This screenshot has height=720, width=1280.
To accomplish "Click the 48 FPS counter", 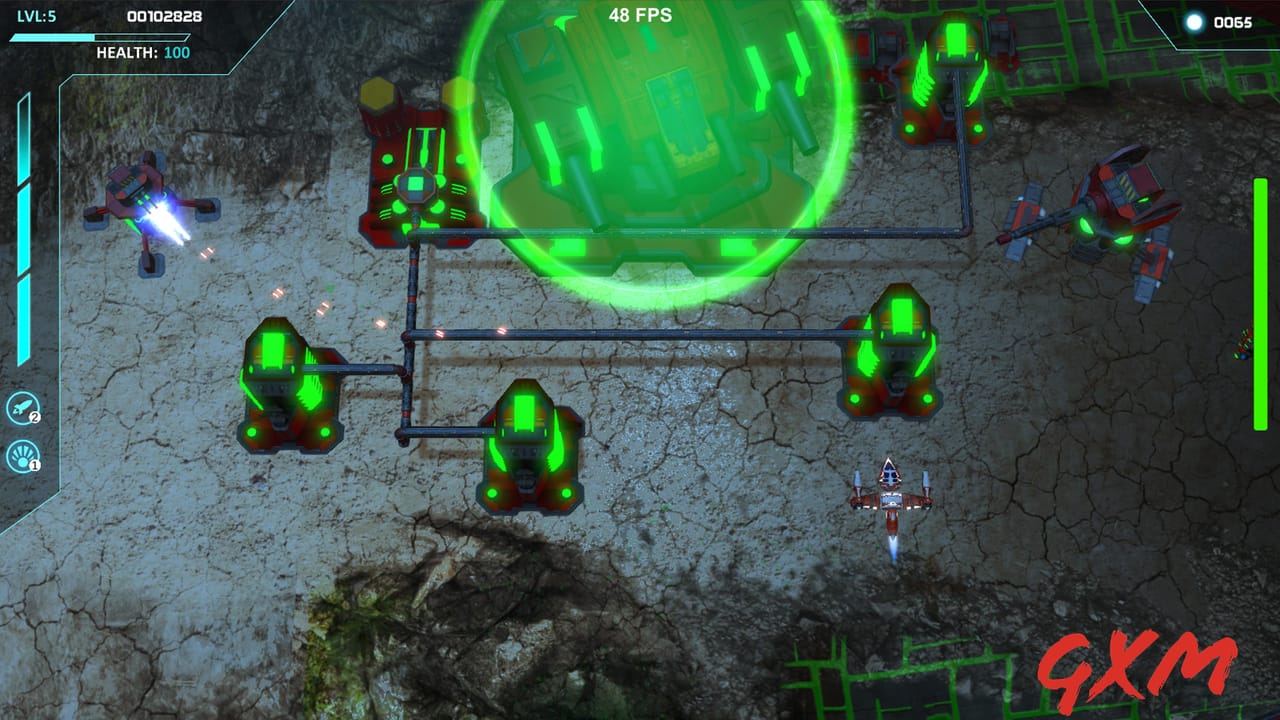I will (640, 16).
